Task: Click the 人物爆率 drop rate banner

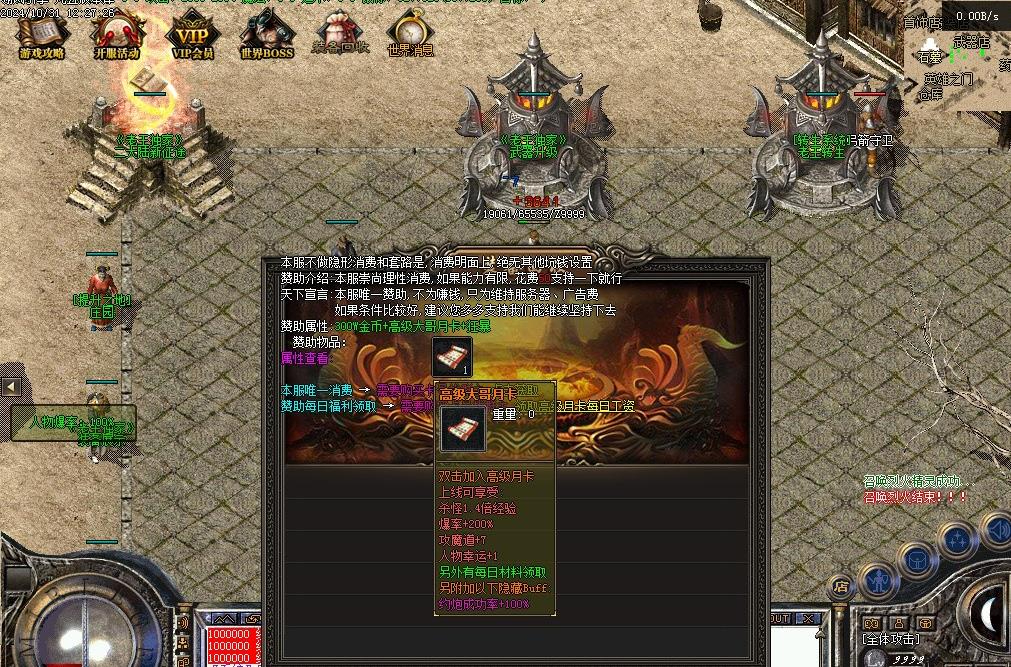Action: (72, 422)
